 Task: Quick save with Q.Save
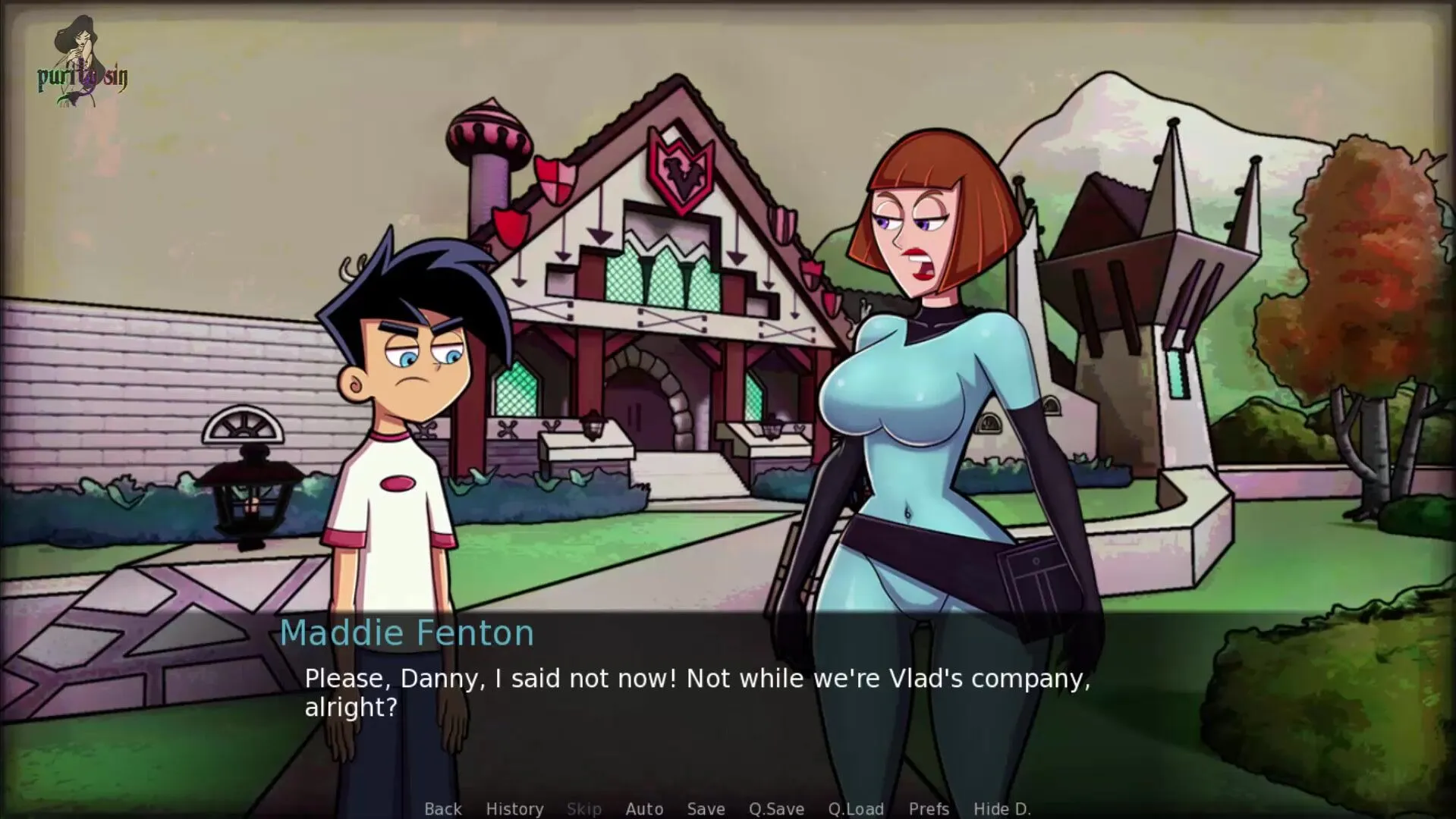pos(776,809)
